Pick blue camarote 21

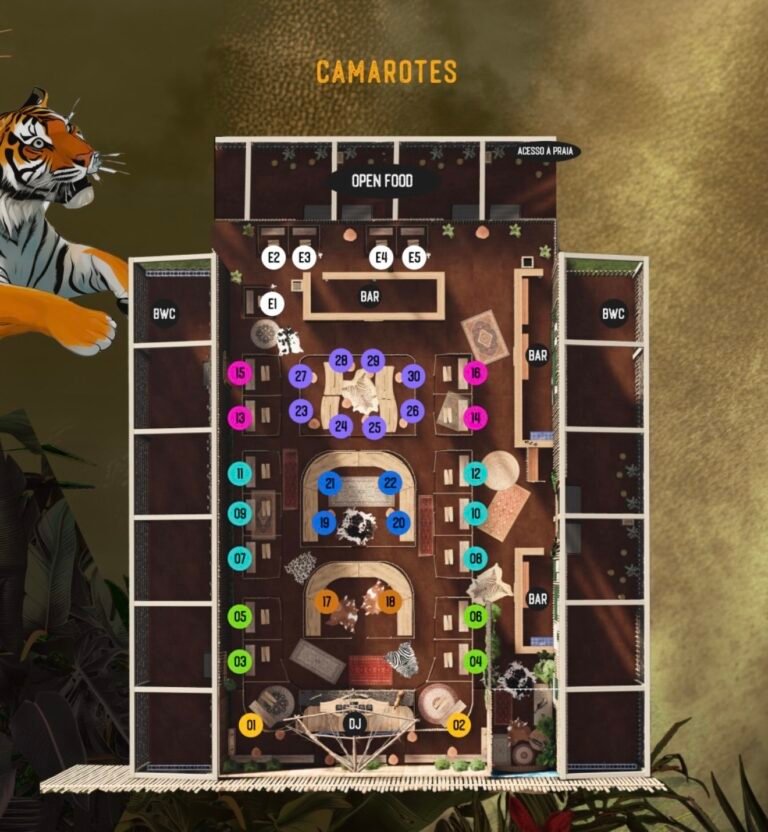(329, 483)
